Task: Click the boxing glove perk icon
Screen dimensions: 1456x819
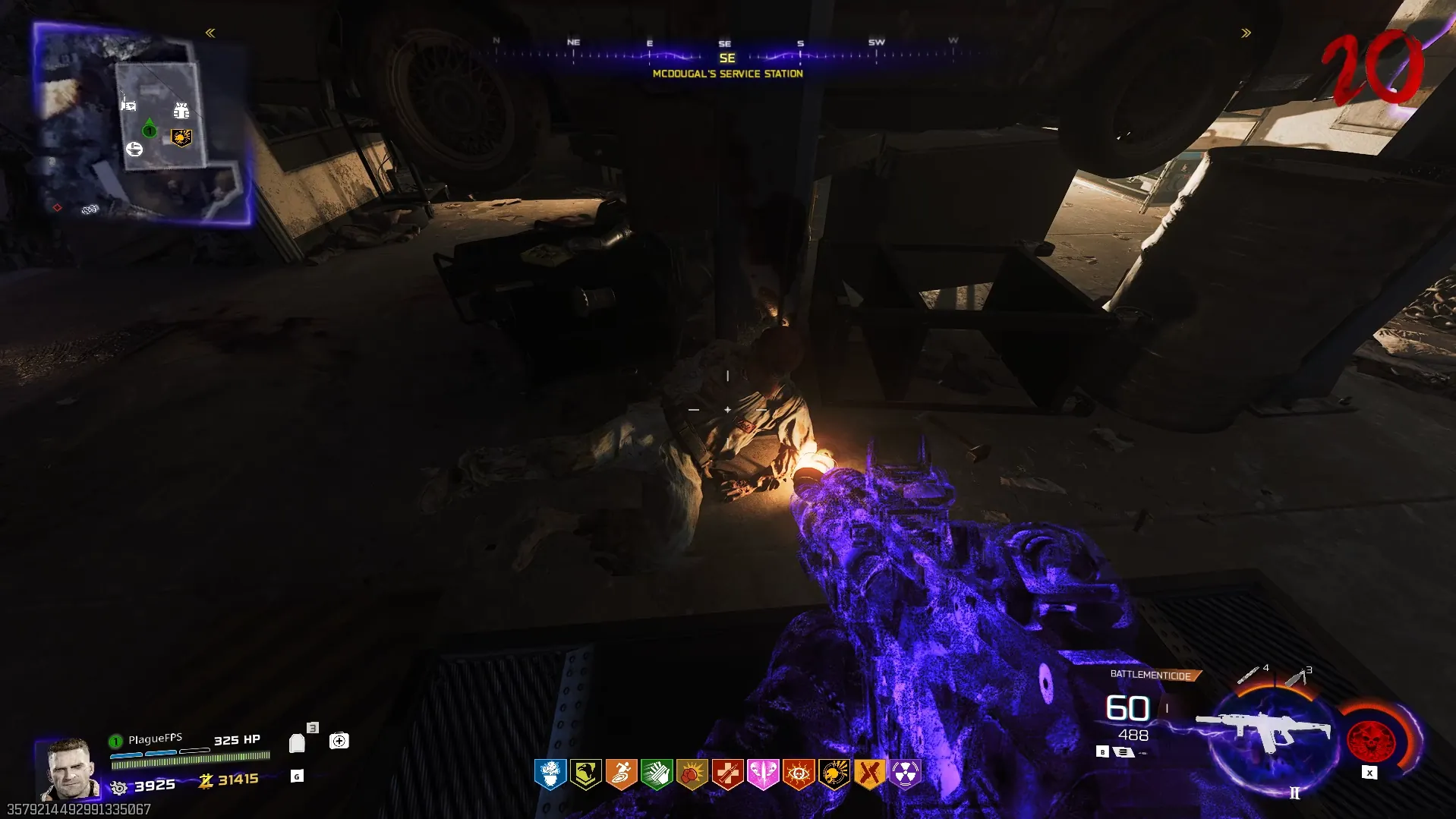Action: [692, 774]
